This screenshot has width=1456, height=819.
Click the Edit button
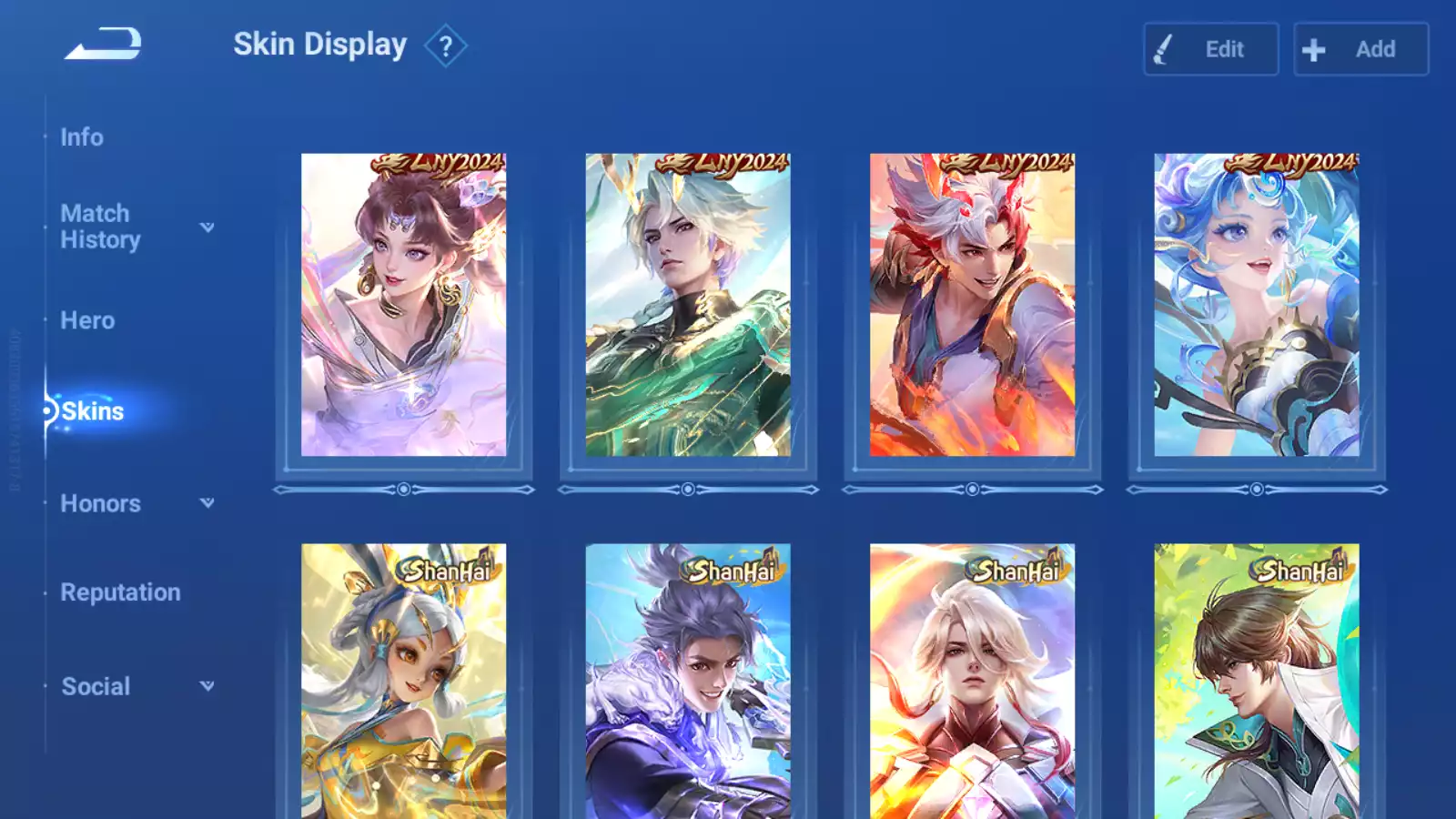(x=1210, y=49)
